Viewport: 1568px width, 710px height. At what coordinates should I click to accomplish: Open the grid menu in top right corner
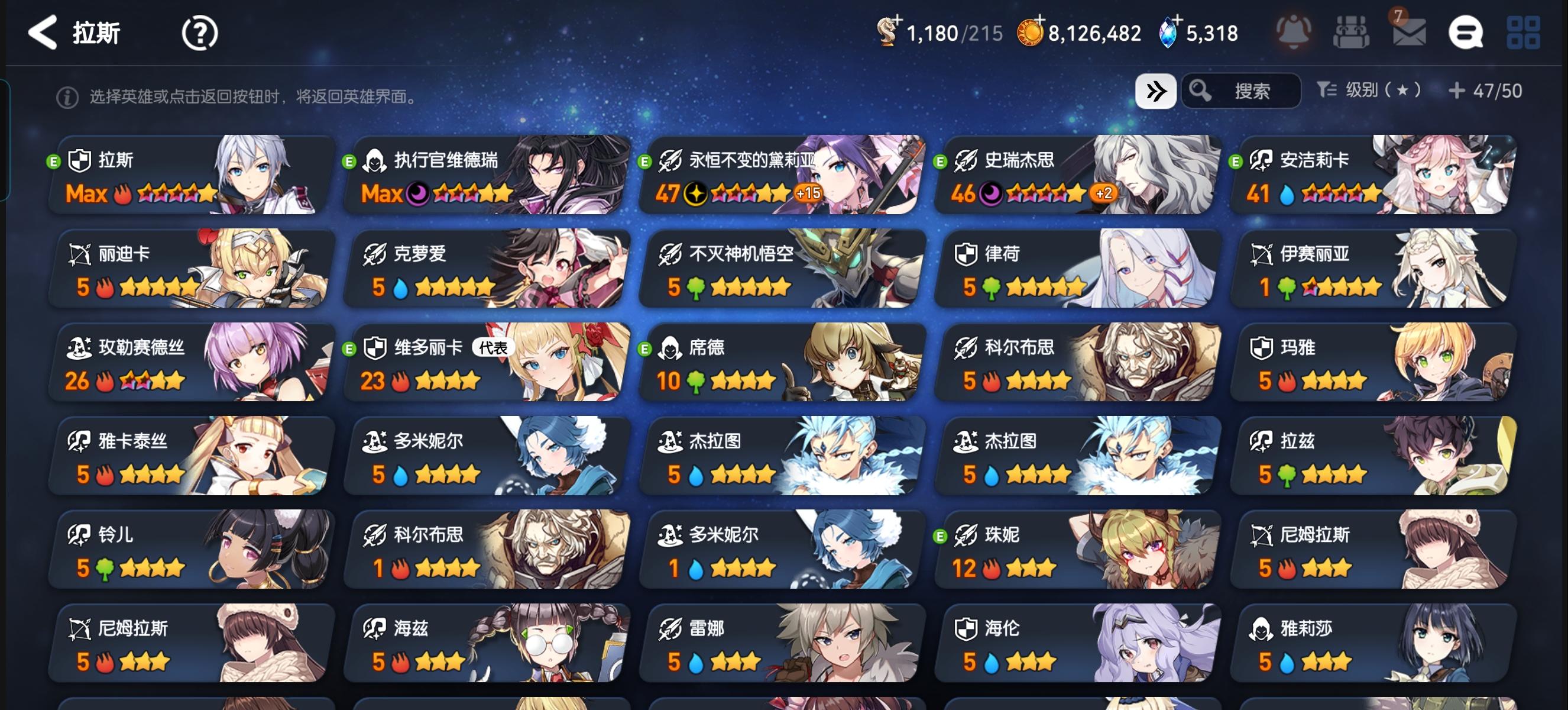coord(1523,34)
